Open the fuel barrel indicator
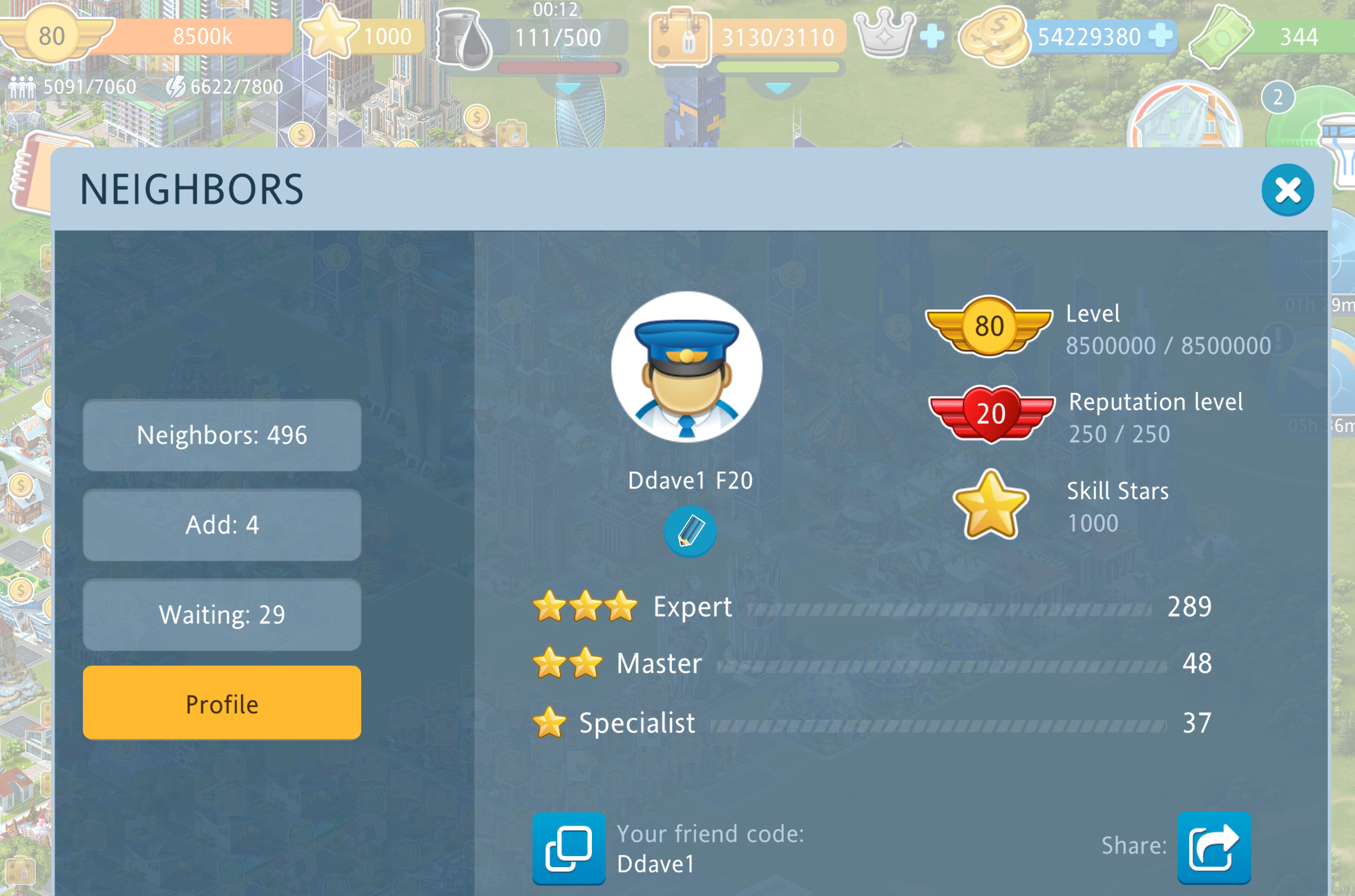This screenshot has height=896, width=1355. 464,38
